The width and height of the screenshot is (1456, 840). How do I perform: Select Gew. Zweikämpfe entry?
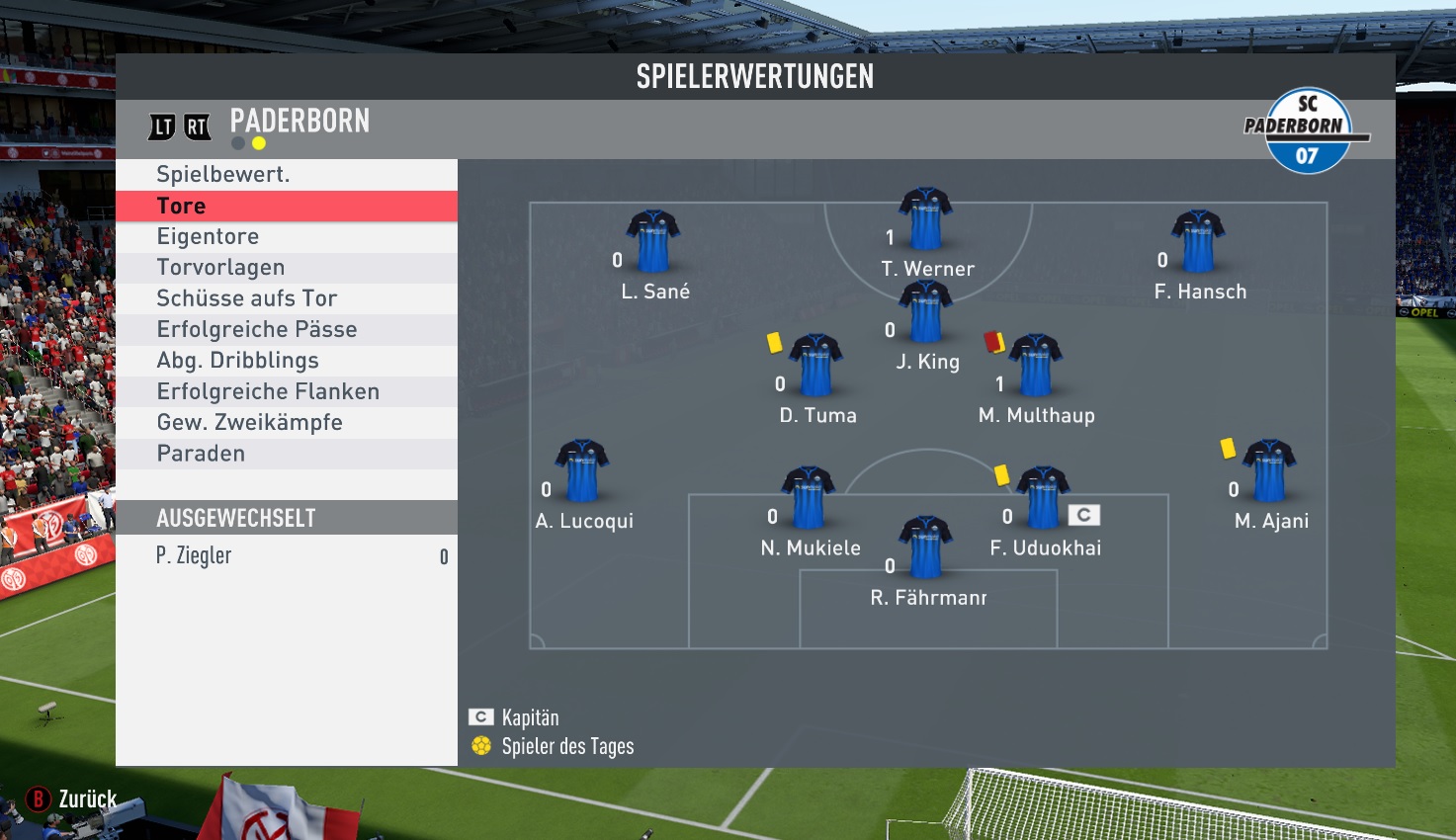coord(250,423)
